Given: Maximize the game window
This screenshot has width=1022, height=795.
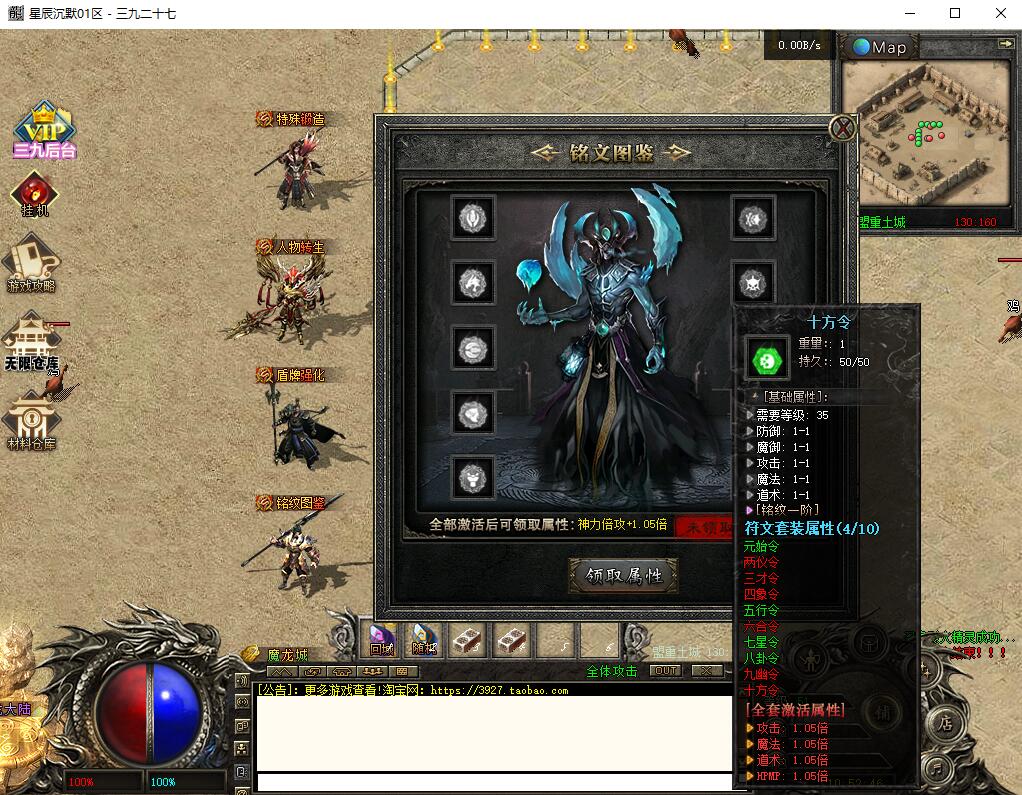Looking at the screenshot, I should pos(955,13).
